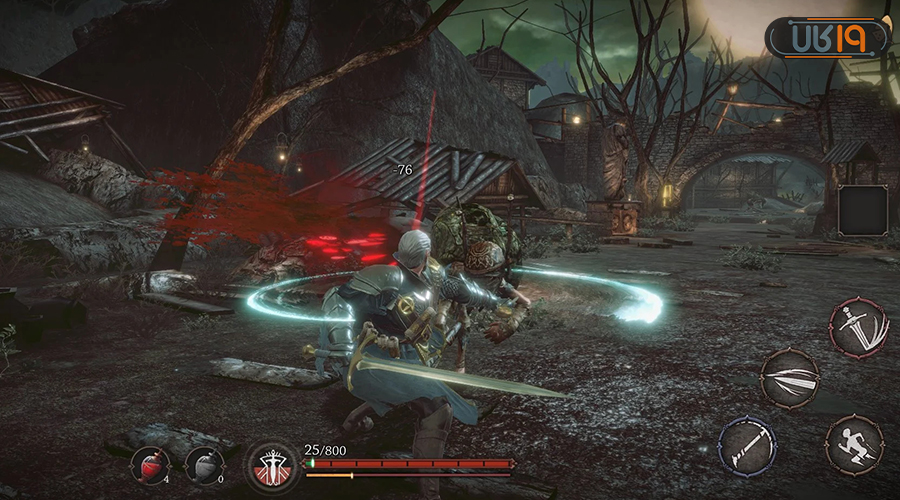Activate the sword slash attack button
Image resolution: width=900 pixels, height=500 pixels.
[x=858, y=328]
